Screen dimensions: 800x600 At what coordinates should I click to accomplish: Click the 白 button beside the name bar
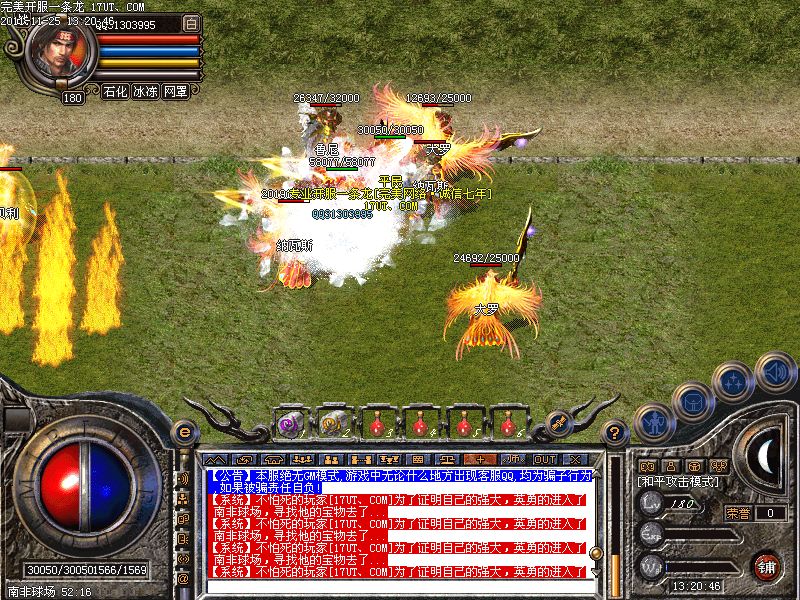coord(193,23)
